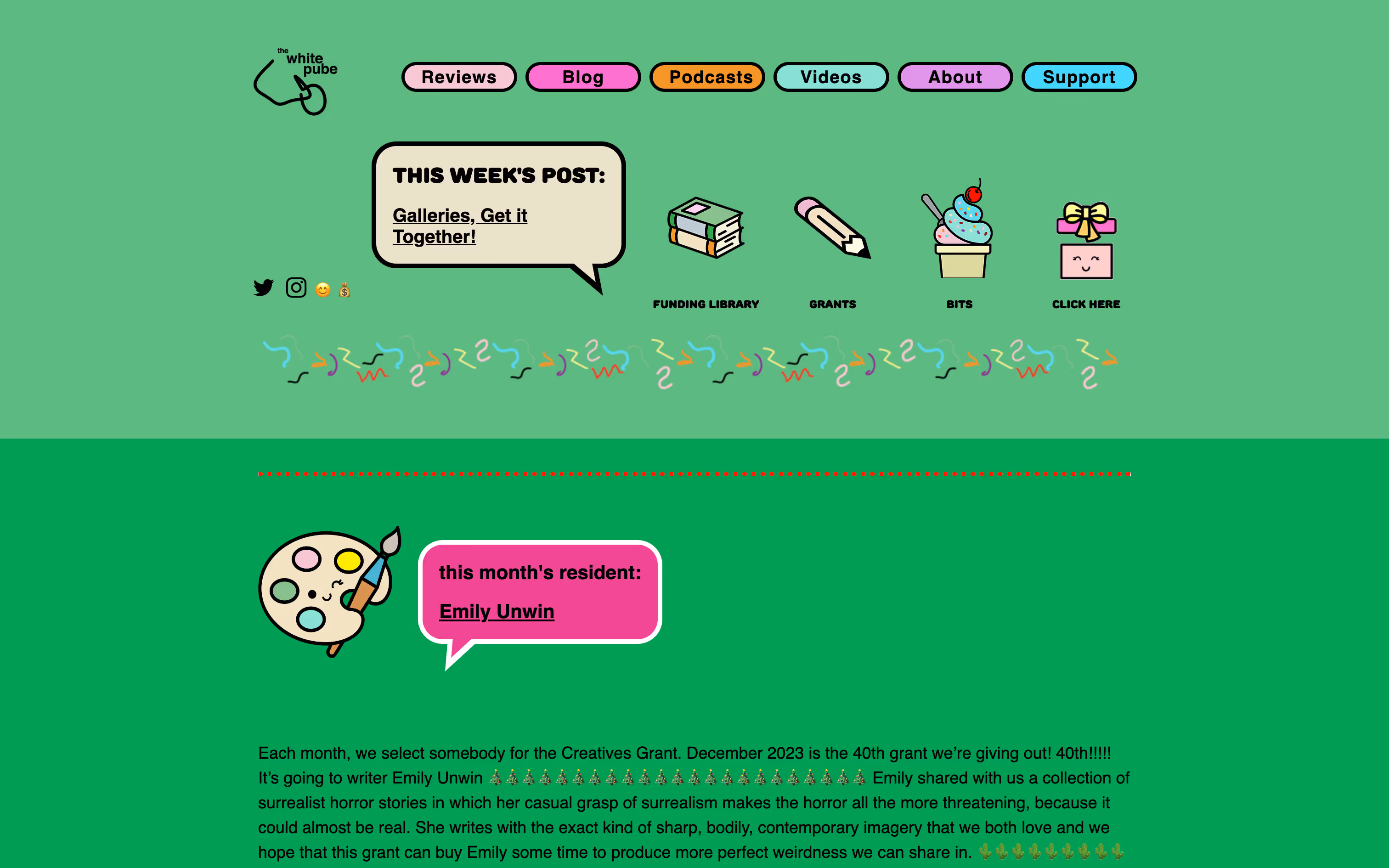Image resolution: width=1389 pixels, height=868 pixels.
Task: Open Emily Unwin's resident page
Action: pos(497,611)
